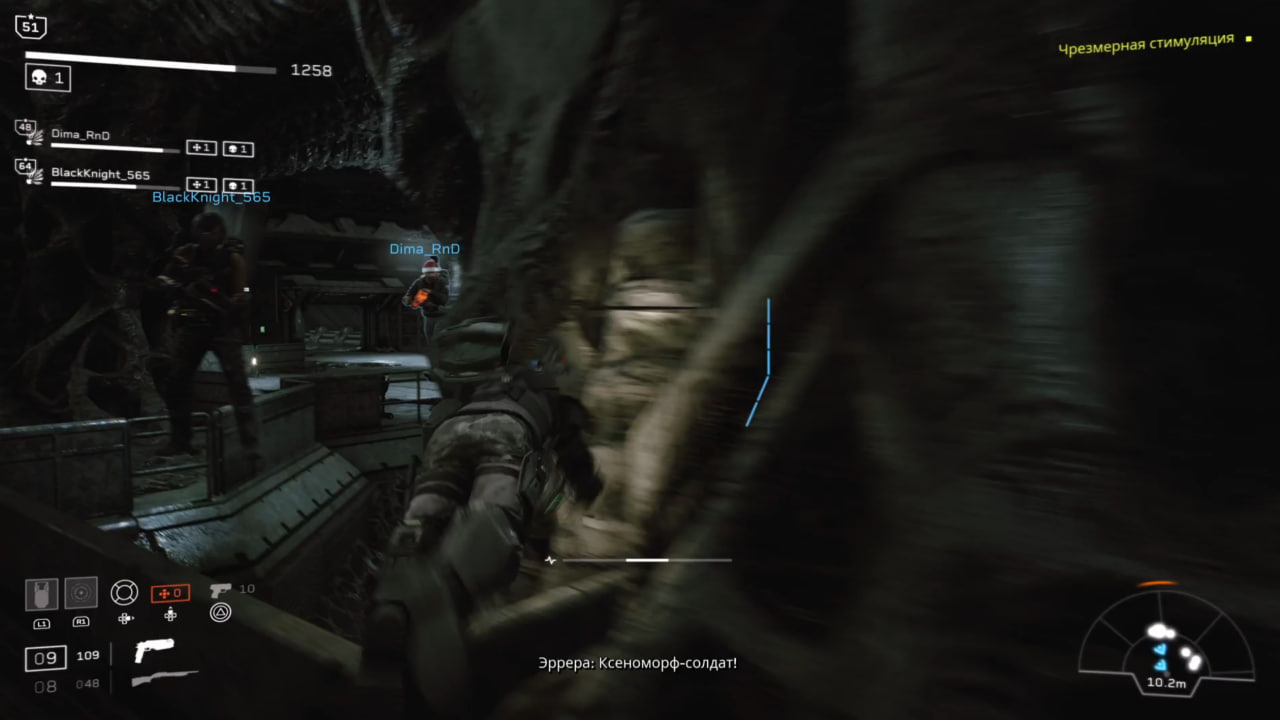Image resolution: width=1280 pixels, height=720 pixels.
Task: Switch to the shotgun weapon slot
Action: point(164,680)
